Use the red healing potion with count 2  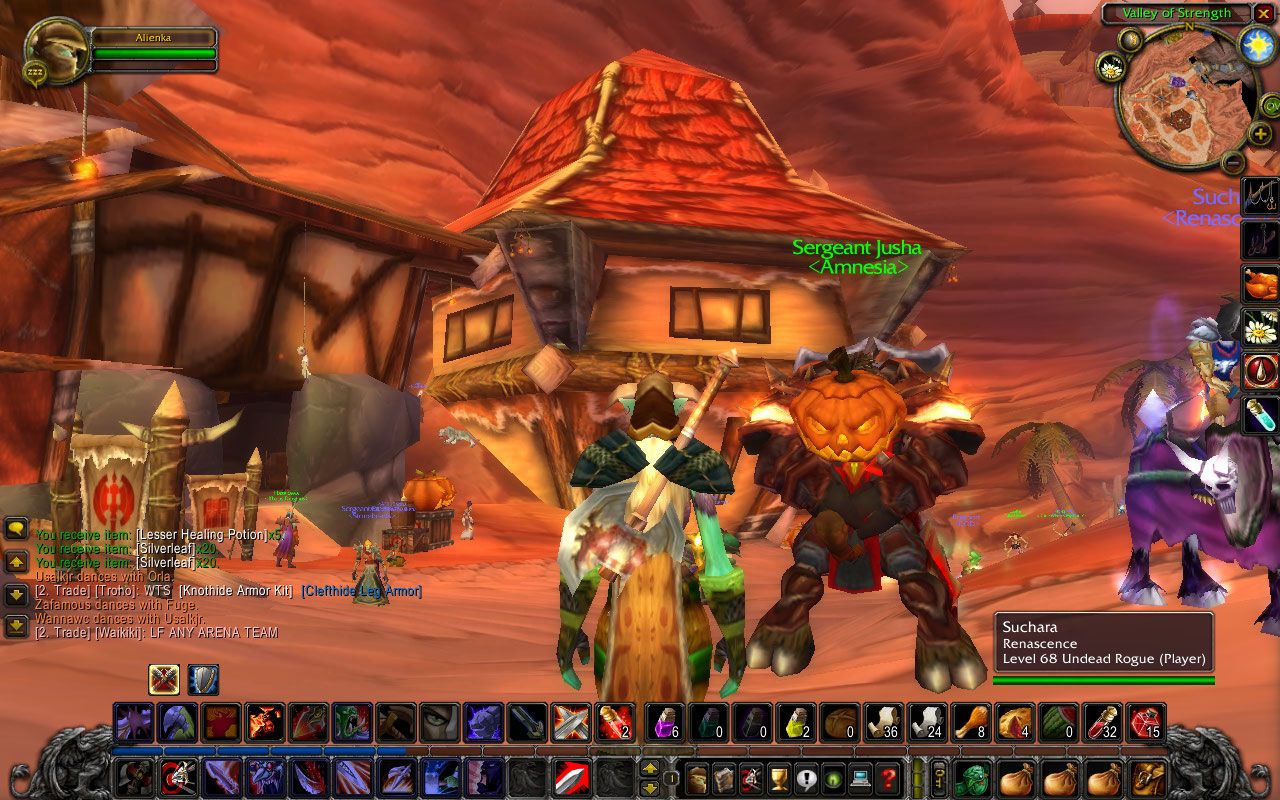613,722
